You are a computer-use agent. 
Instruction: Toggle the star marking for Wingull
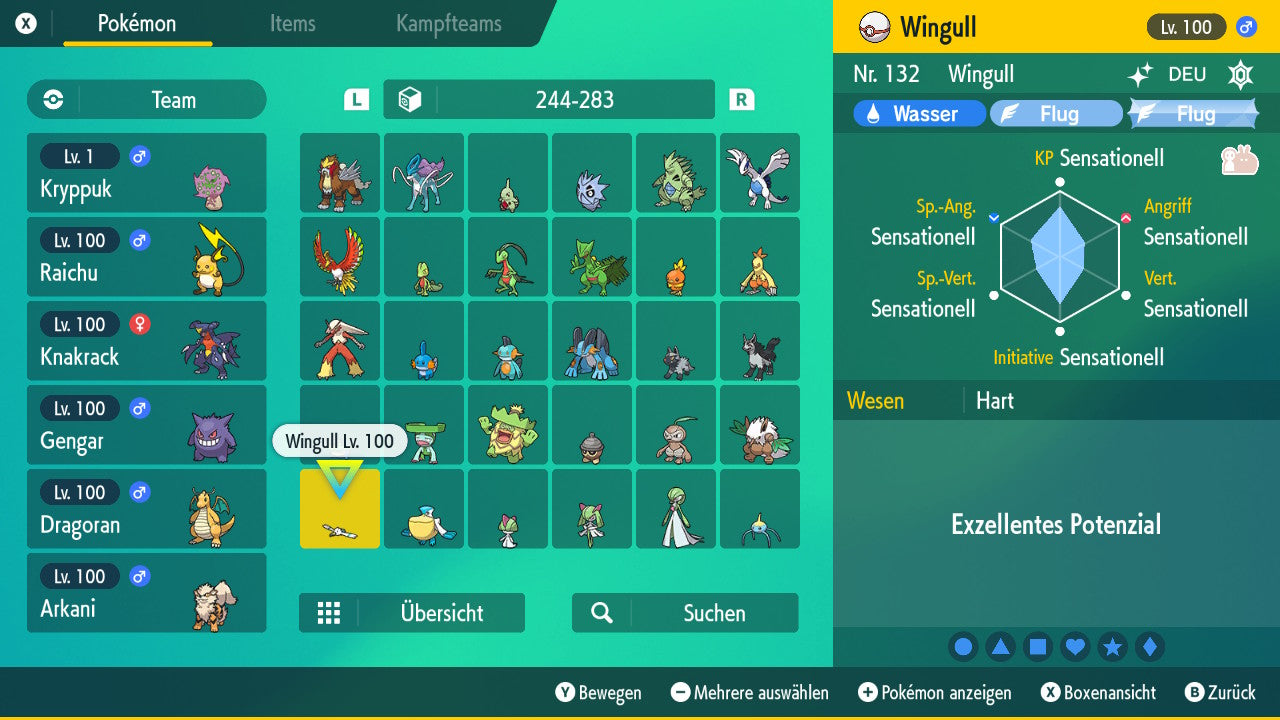[1113, 646]
